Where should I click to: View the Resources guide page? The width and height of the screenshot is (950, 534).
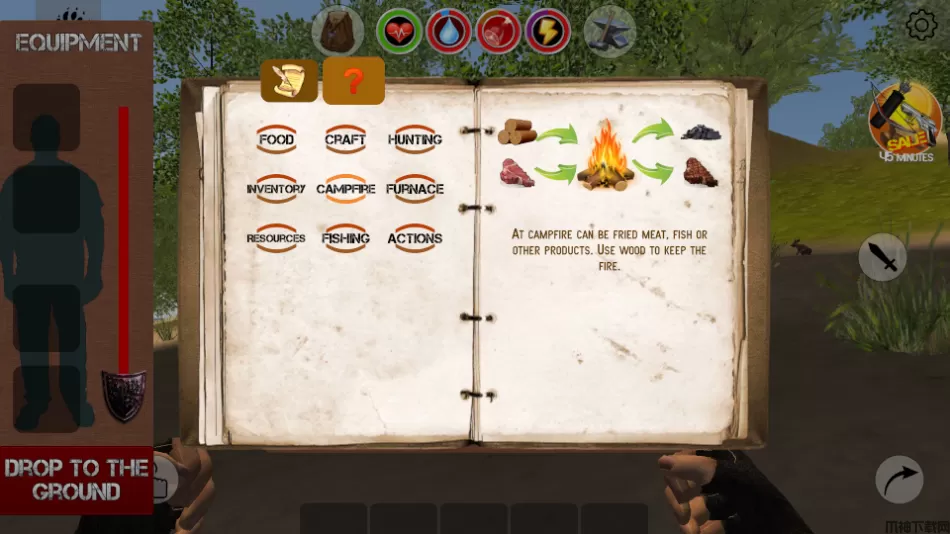pos(276,239)
